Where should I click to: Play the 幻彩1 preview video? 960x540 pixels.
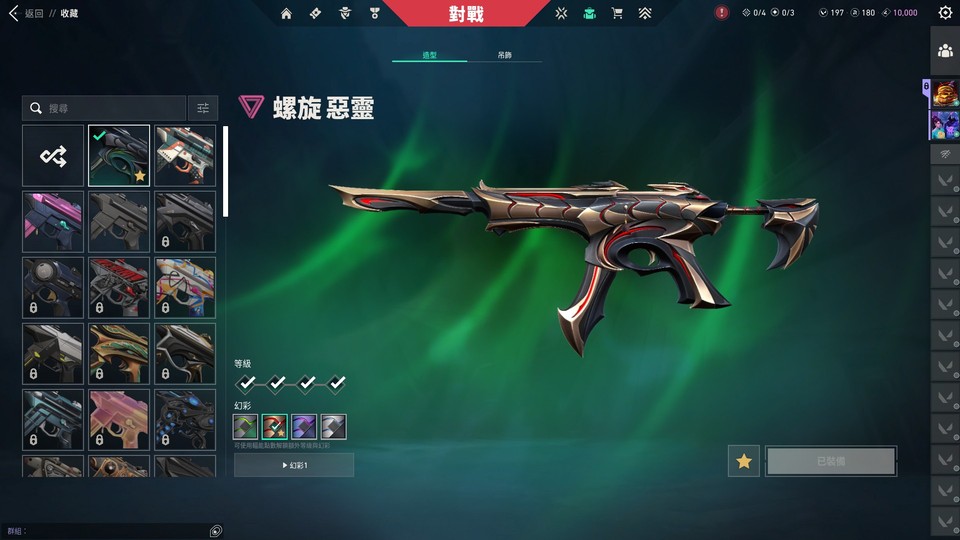(x=294, y=465)
